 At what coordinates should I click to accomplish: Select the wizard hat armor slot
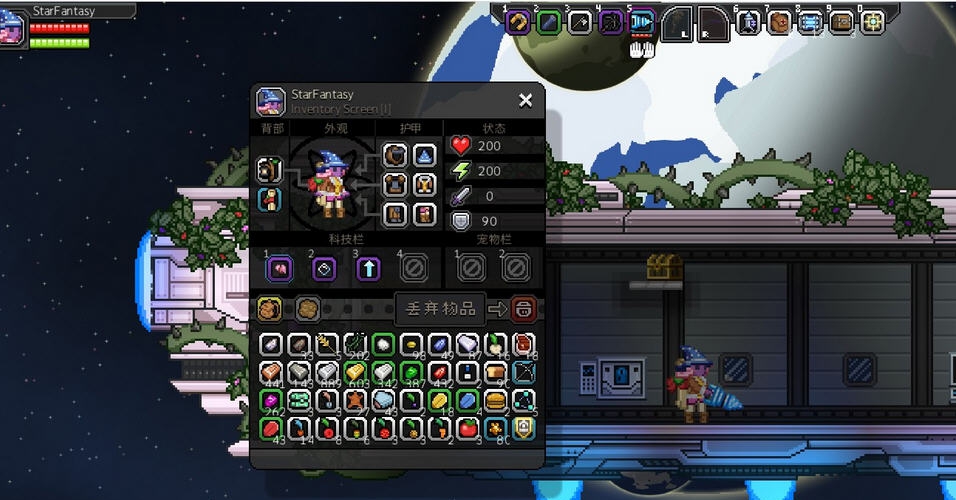click(424, 156)
